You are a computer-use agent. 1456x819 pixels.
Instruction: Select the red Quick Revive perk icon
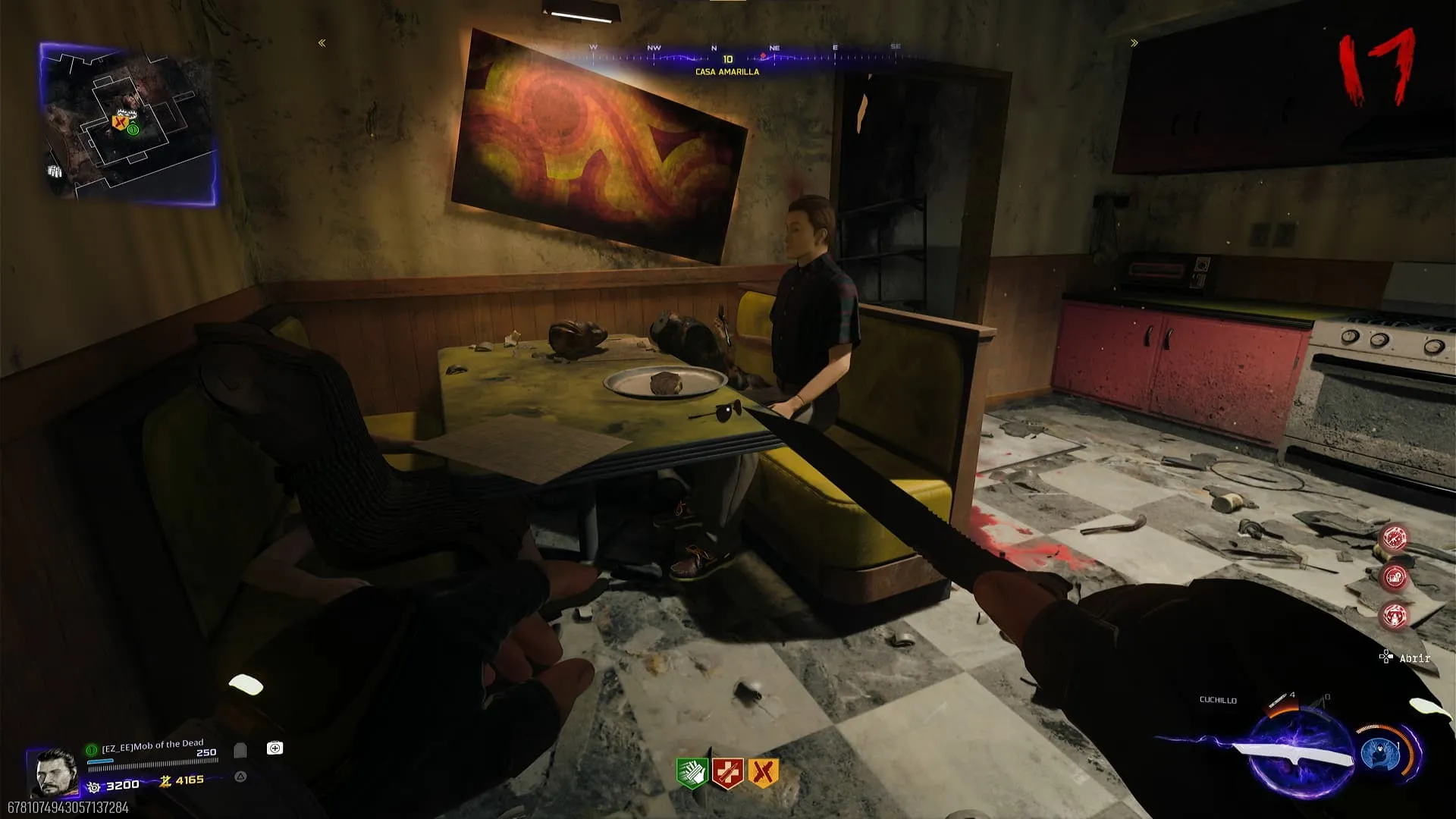coord(727,773)
